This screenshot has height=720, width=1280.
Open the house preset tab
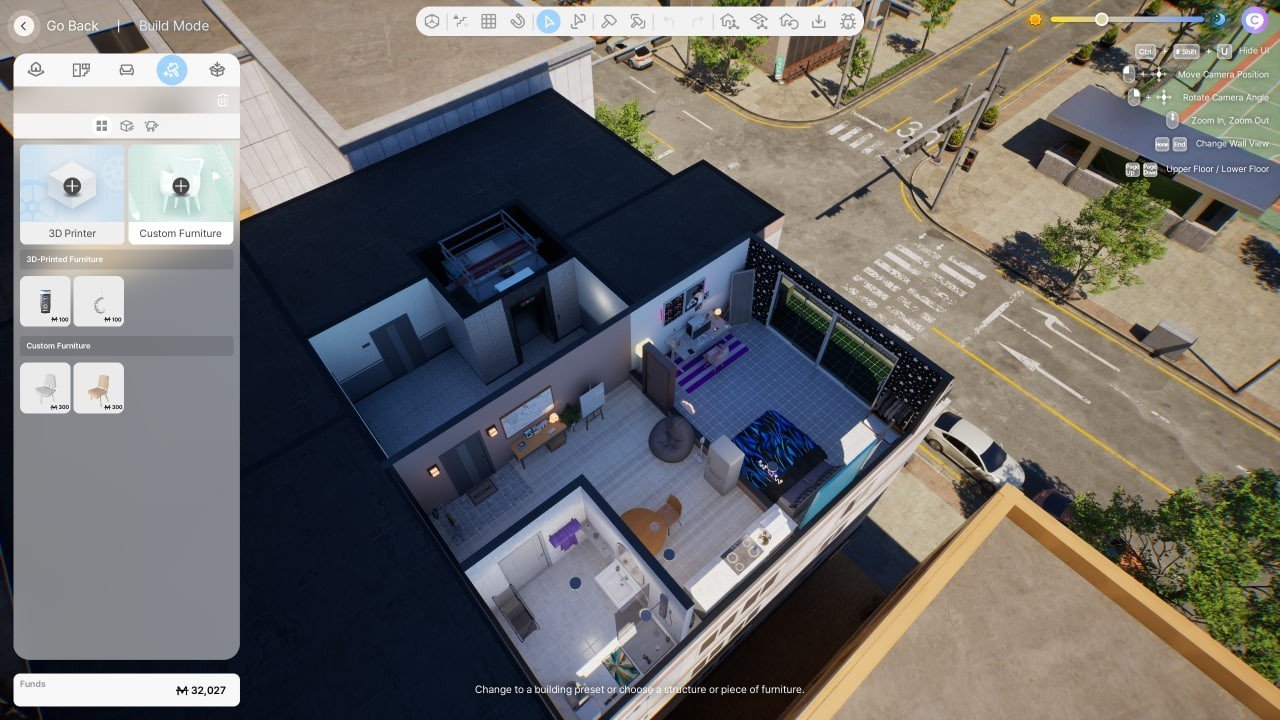point(36,70)
